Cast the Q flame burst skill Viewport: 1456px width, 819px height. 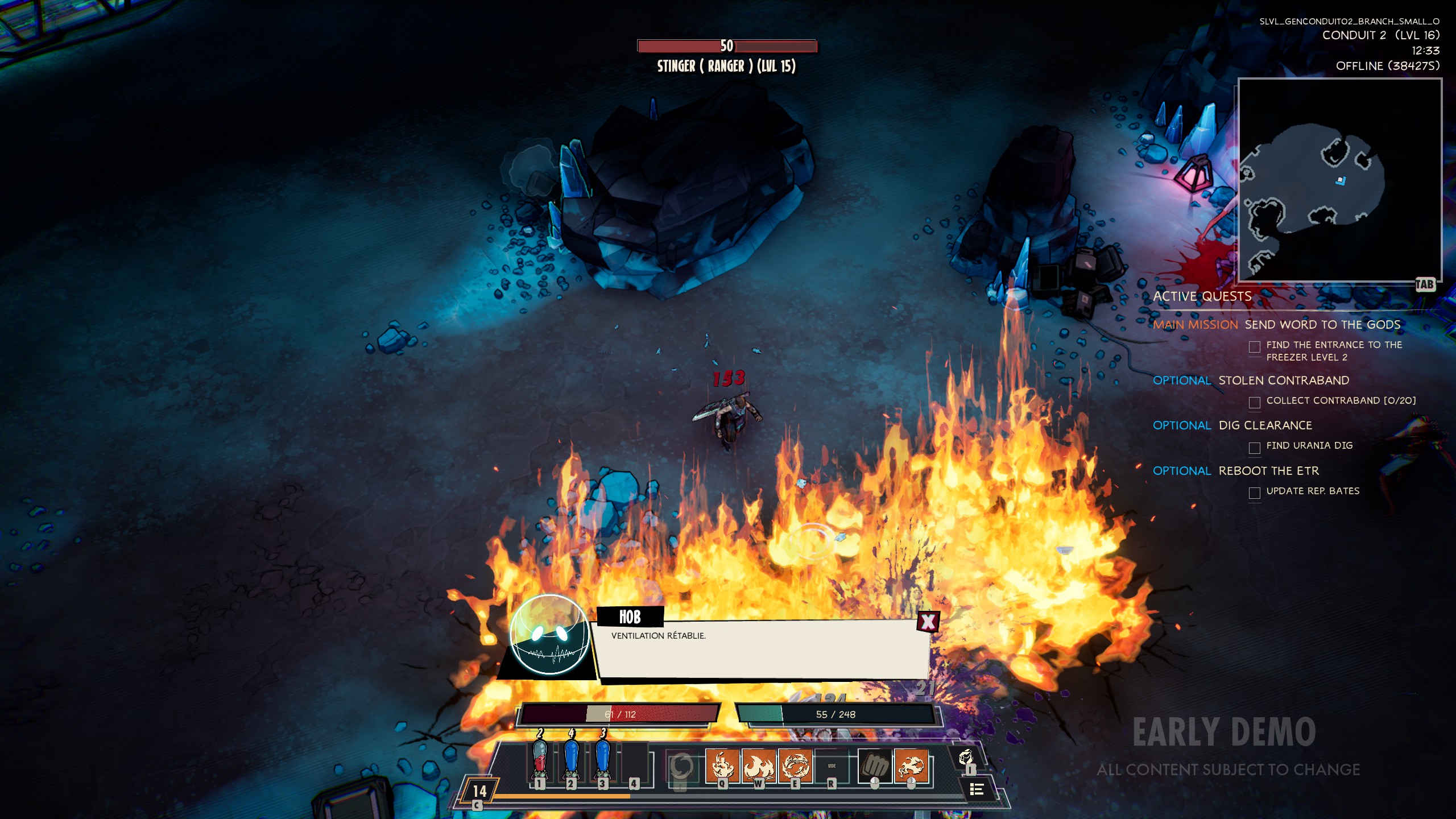pos(722,765)
